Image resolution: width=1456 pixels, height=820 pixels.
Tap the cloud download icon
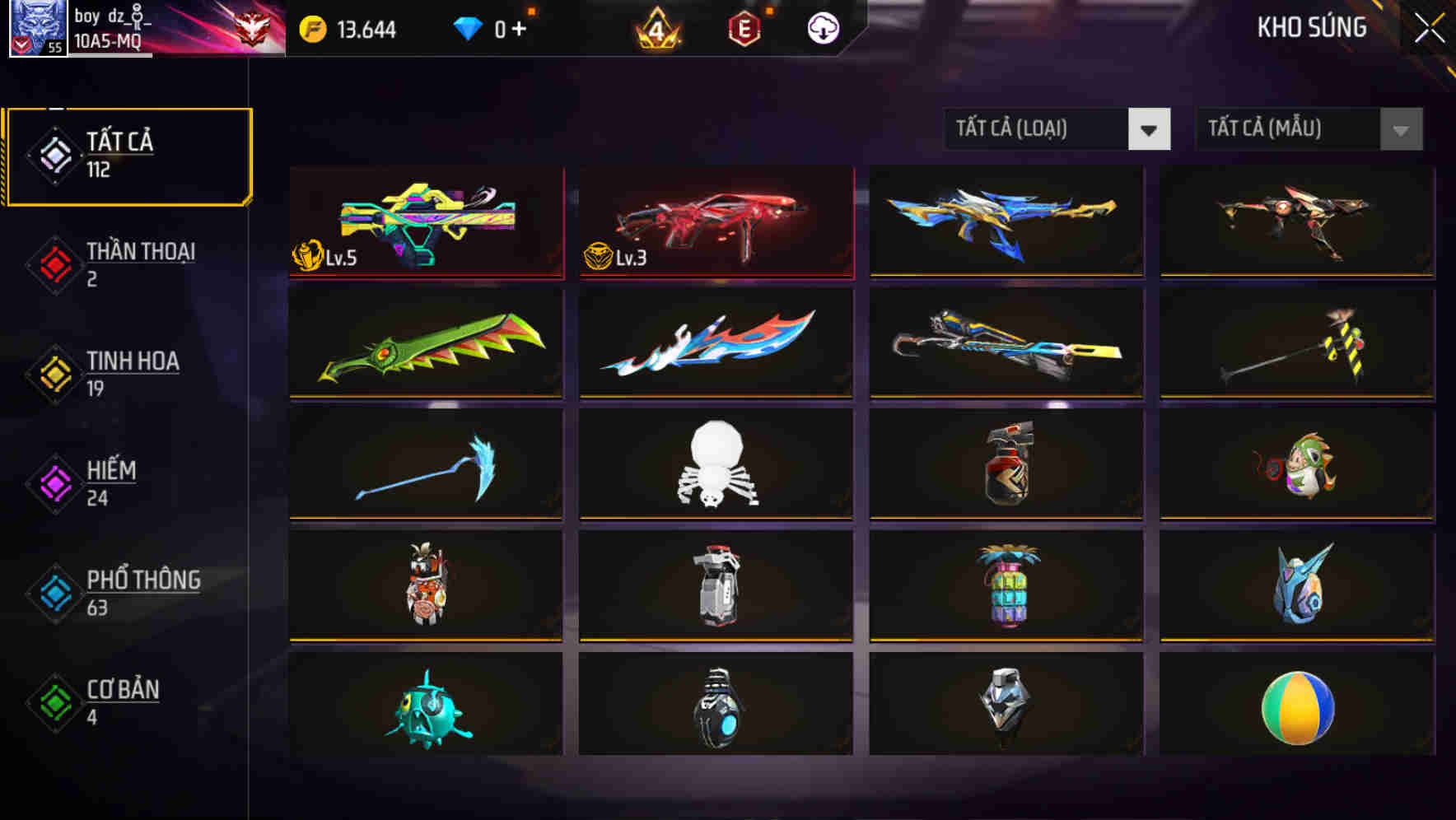point(823,27)
